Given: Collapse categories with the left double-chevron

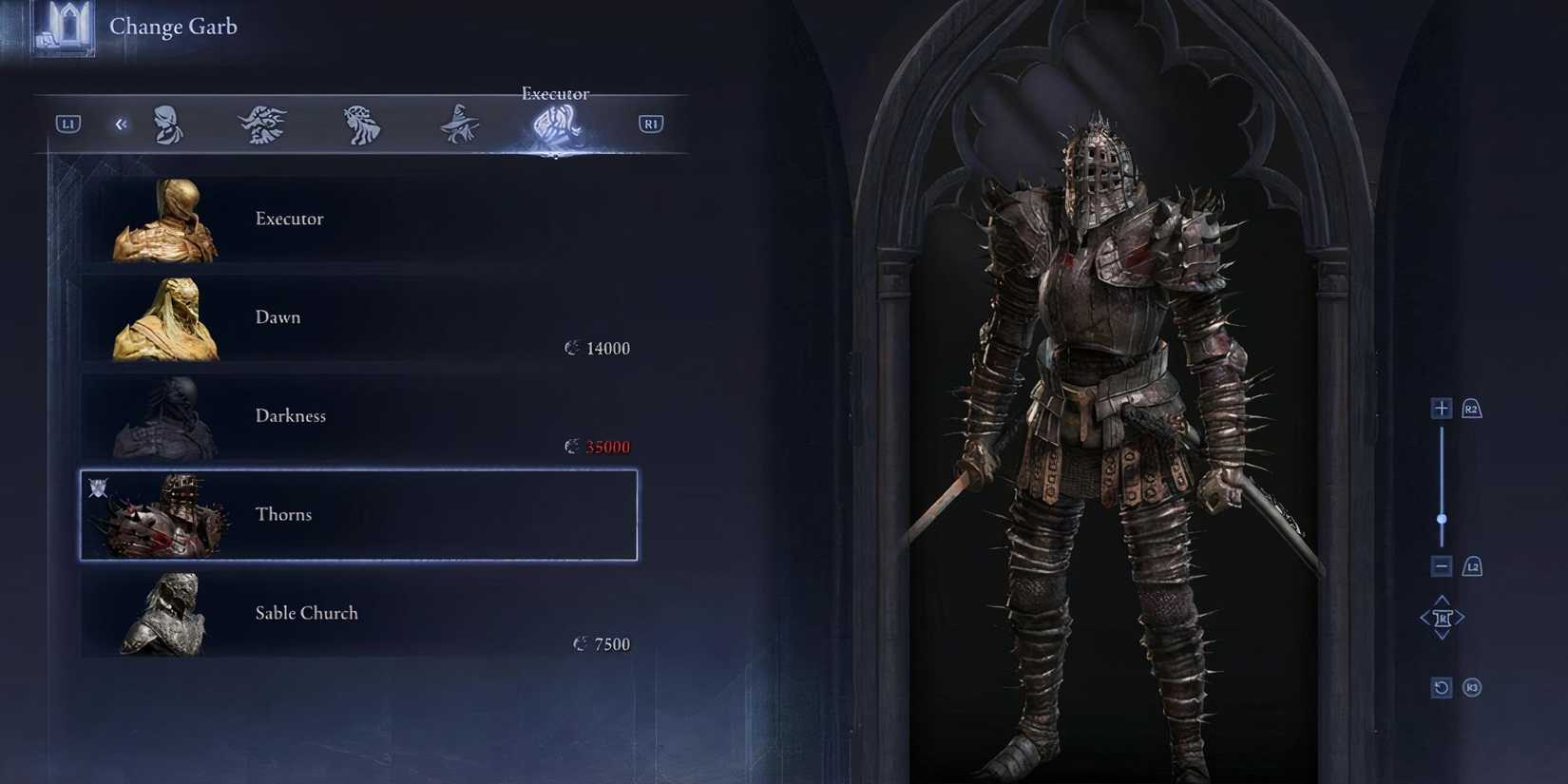Looking at the screenshot, I should (120, 124).
